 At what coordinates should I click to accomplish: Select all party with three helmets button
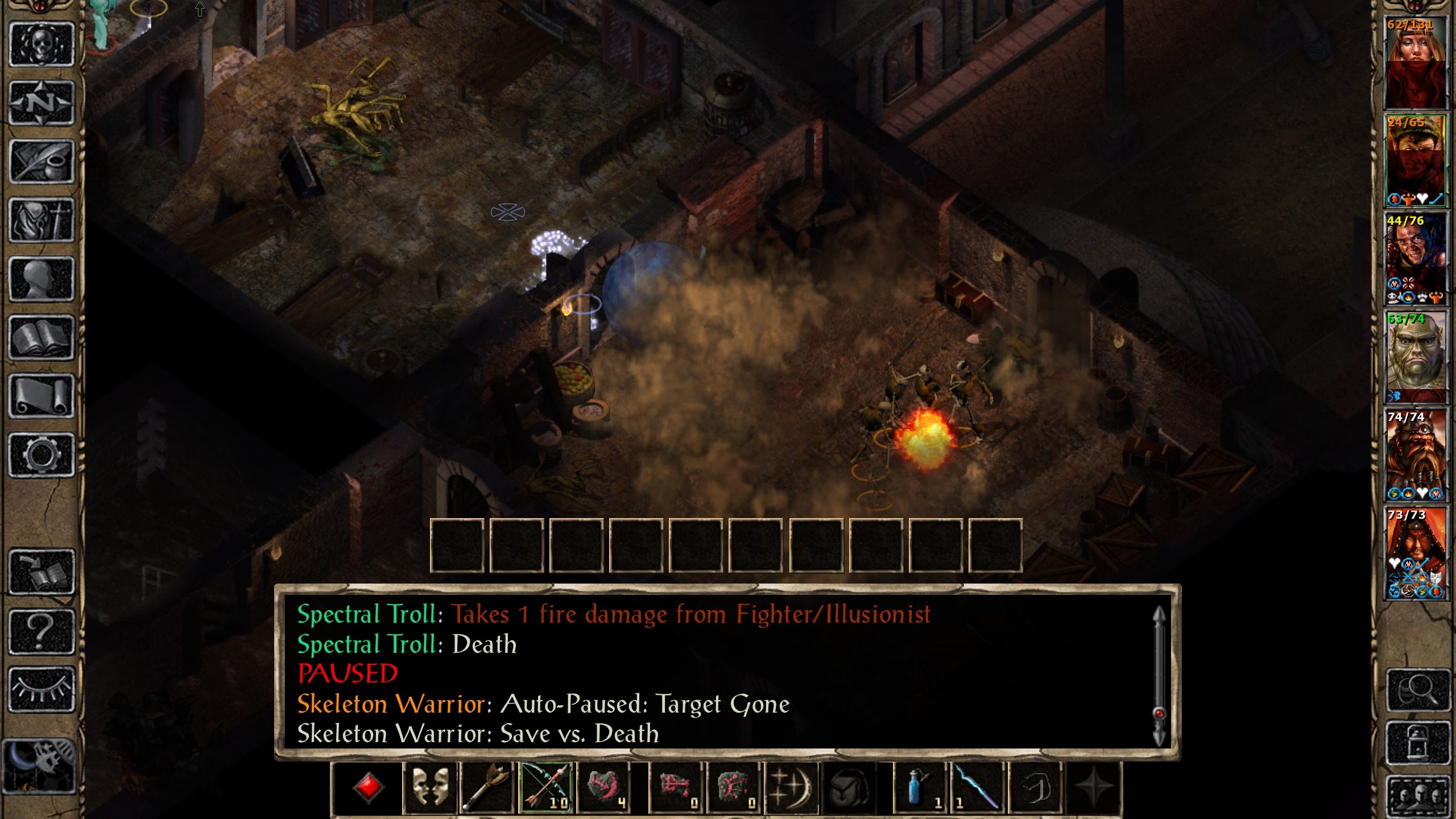(x=1417, y=795)
